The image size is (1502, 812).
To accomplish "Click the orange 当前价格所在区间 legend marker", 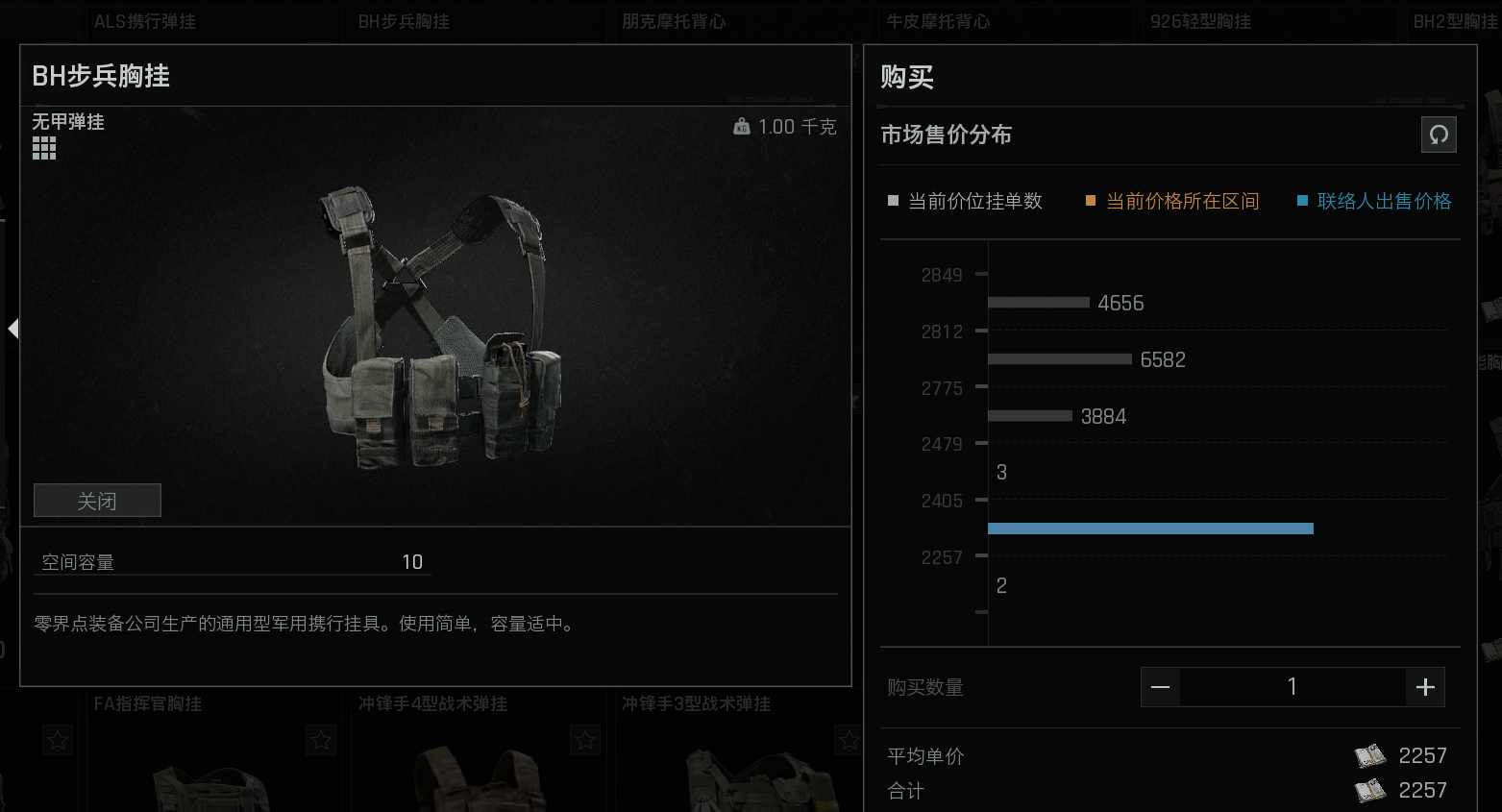I will click(1089, 201).
